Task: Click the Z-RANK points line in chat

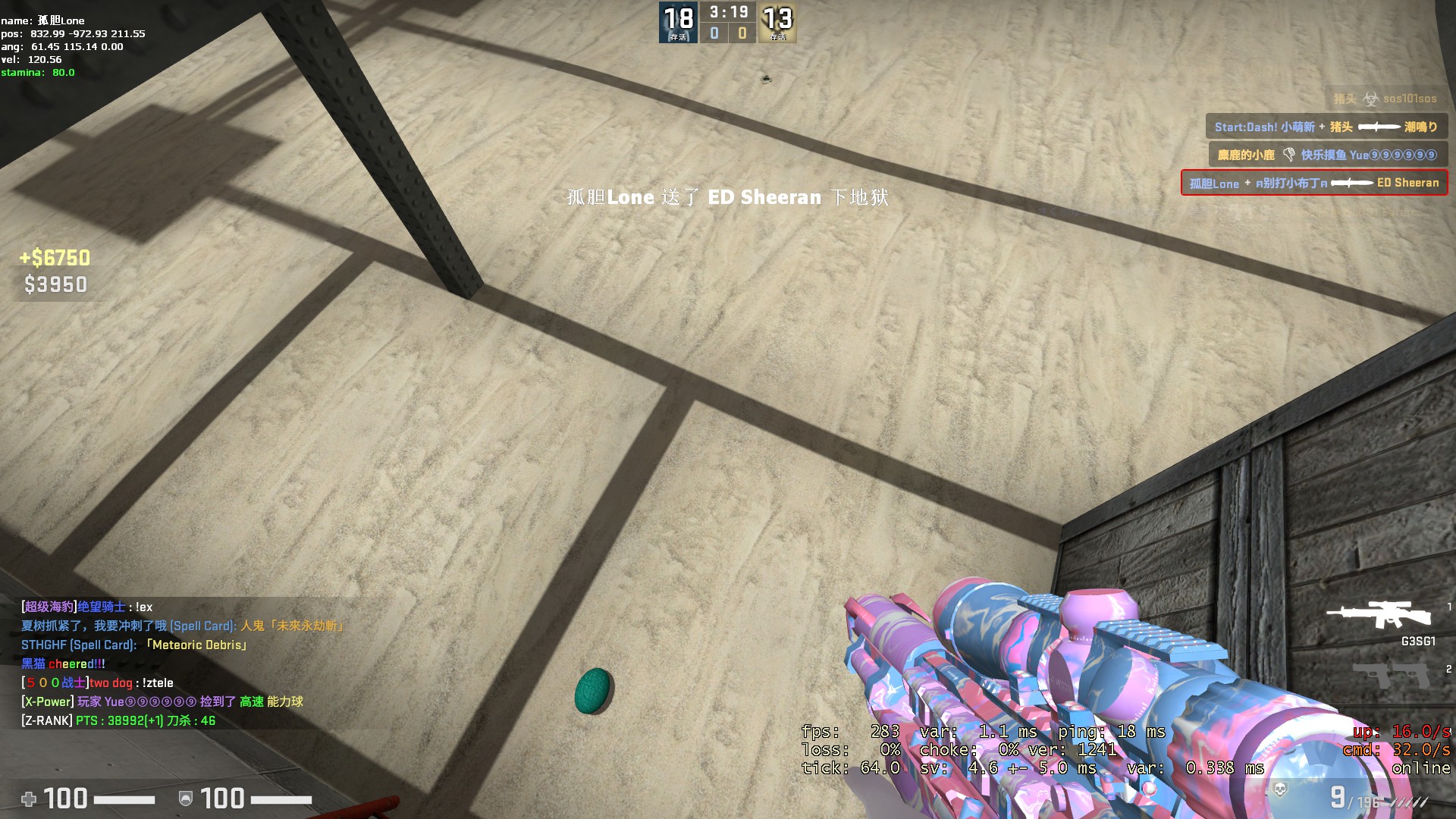Action: point(118,721)
